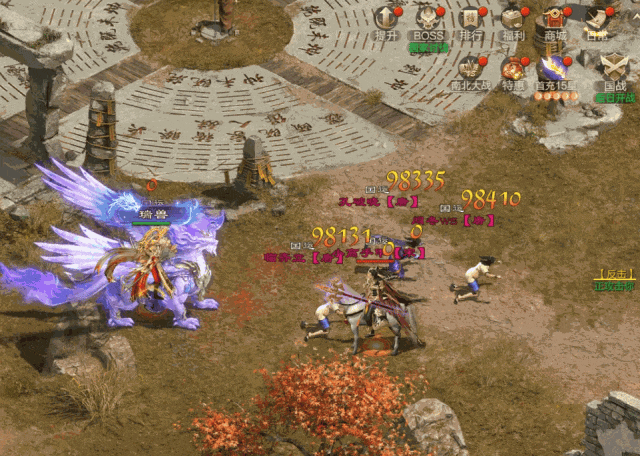Open the 提升 upgrade menu
The width and height of the screenshot is (640, 456).
pos(386,20)
